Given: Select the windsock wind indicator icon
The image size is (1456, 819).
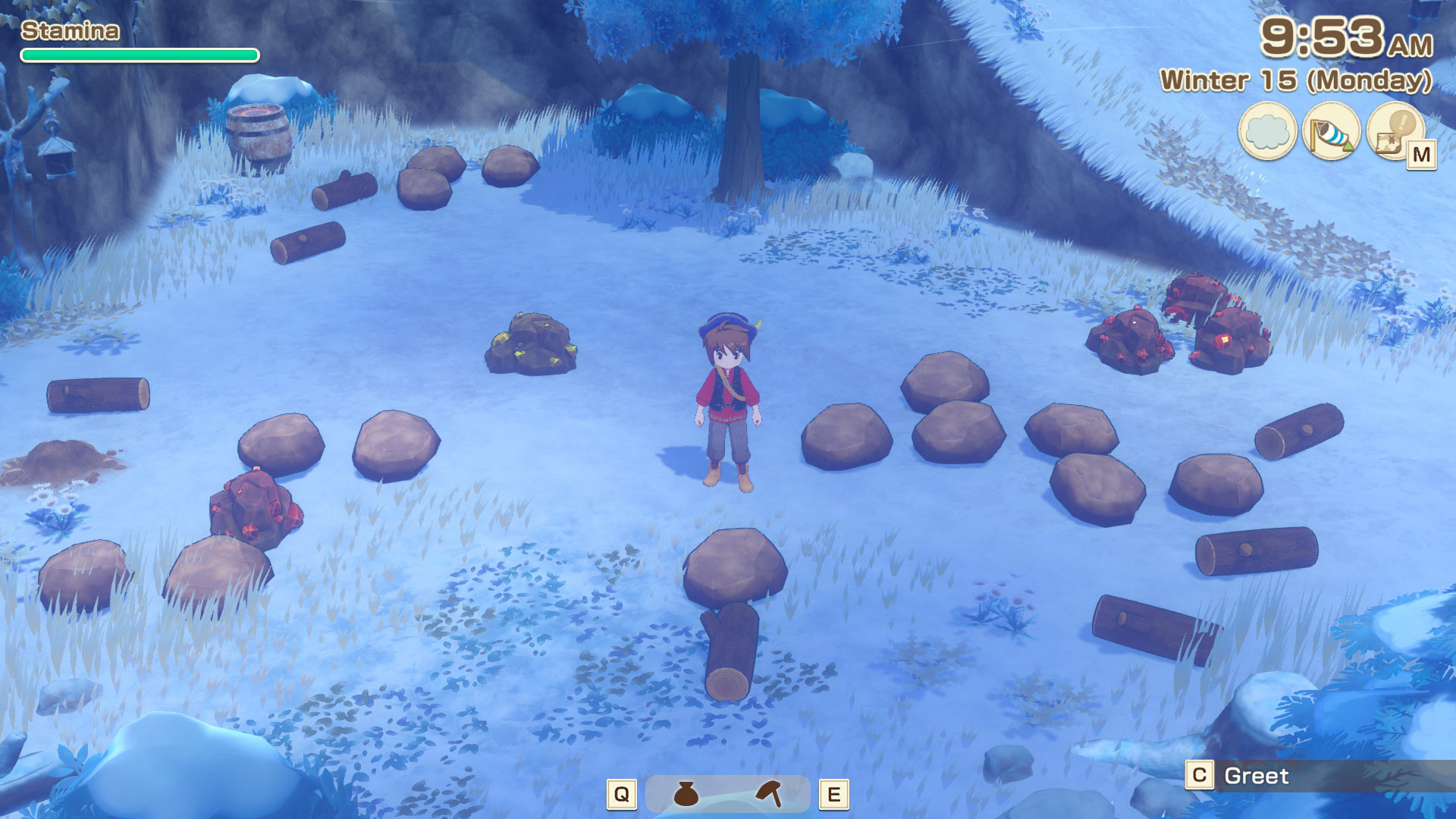Looking at the screenshot, I should (x=1331, y=131).
